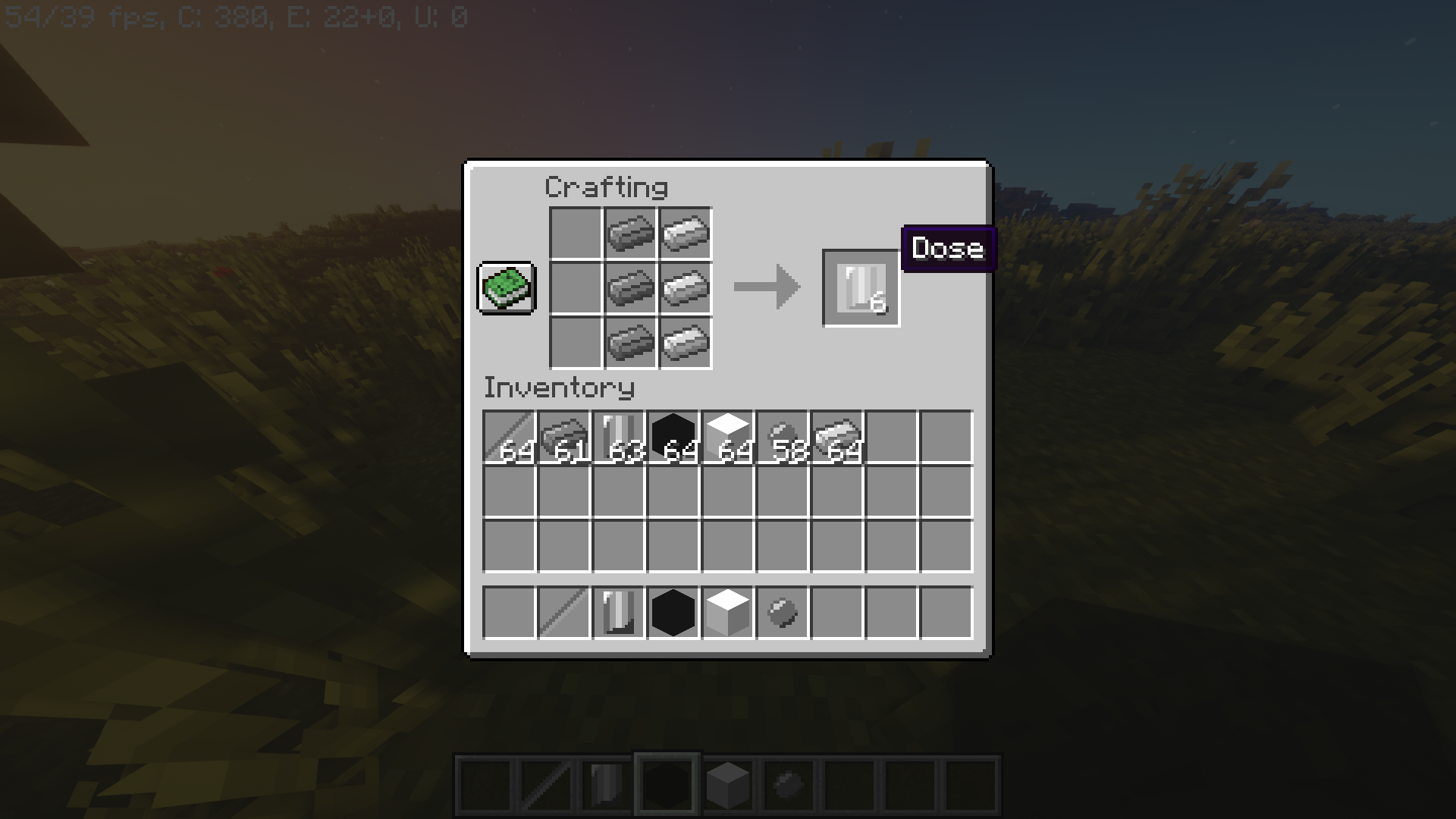
Task: Pick up the iron ingot in the top crafting row
Action: tap(629, 234)
